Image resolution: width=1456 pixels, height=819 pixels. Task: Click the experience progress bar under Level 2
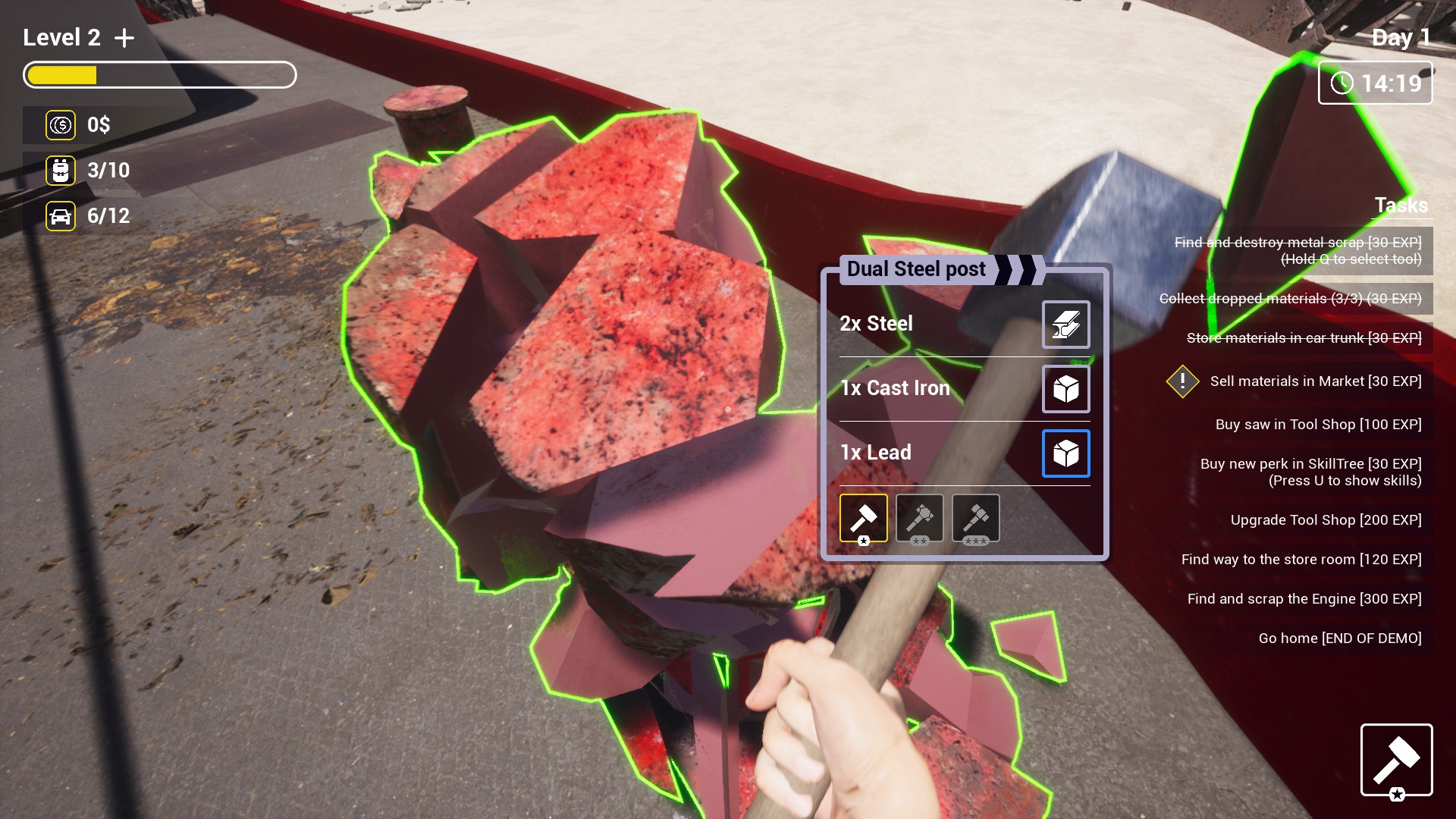159,74
